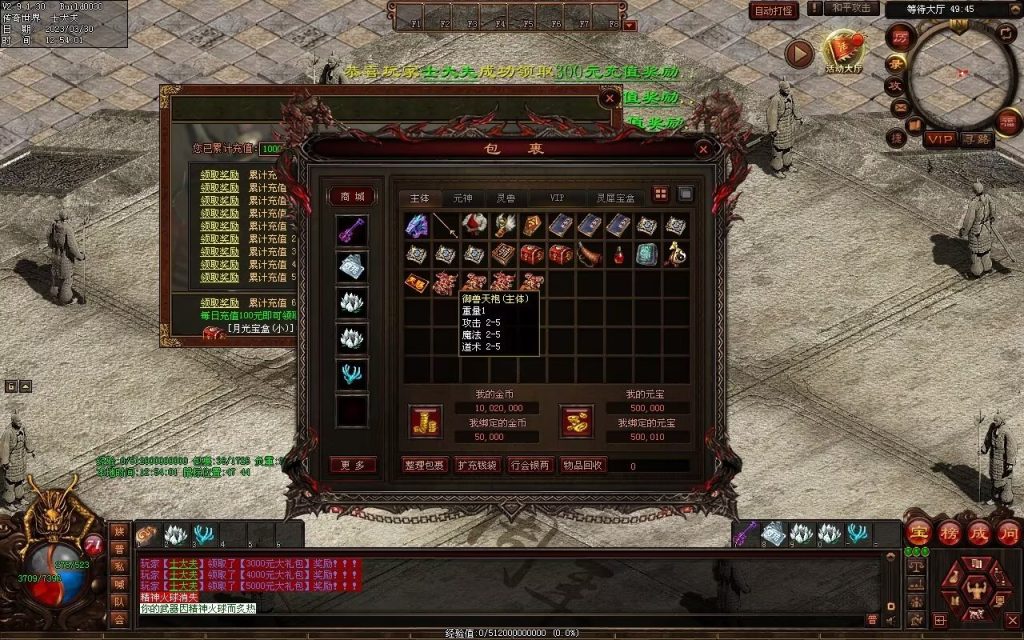Screen dimensions: 1024x640
Task: Open the VIP bag tab
Action: (557, 198)
